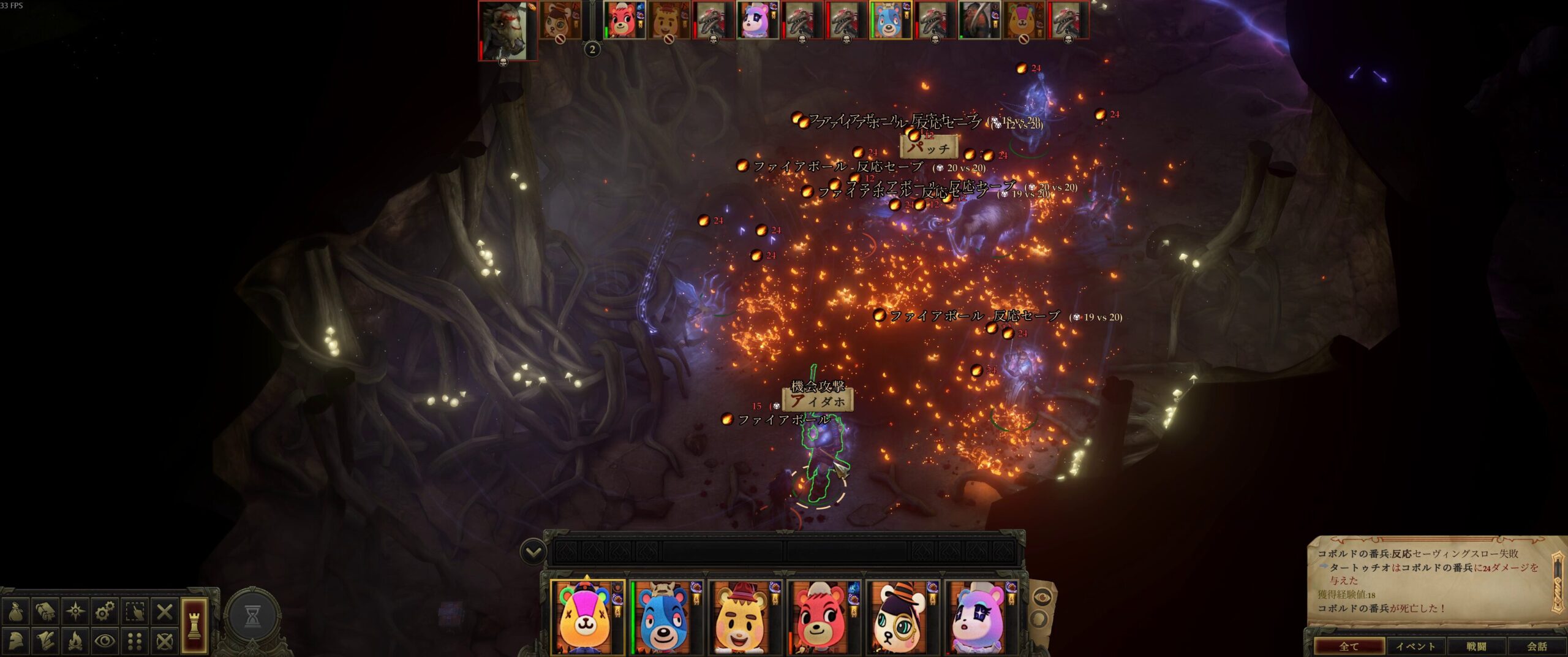Toggle the eye stealth icon in toolbar
Screen dimensions: 1568x657
[x=105, y=641]
